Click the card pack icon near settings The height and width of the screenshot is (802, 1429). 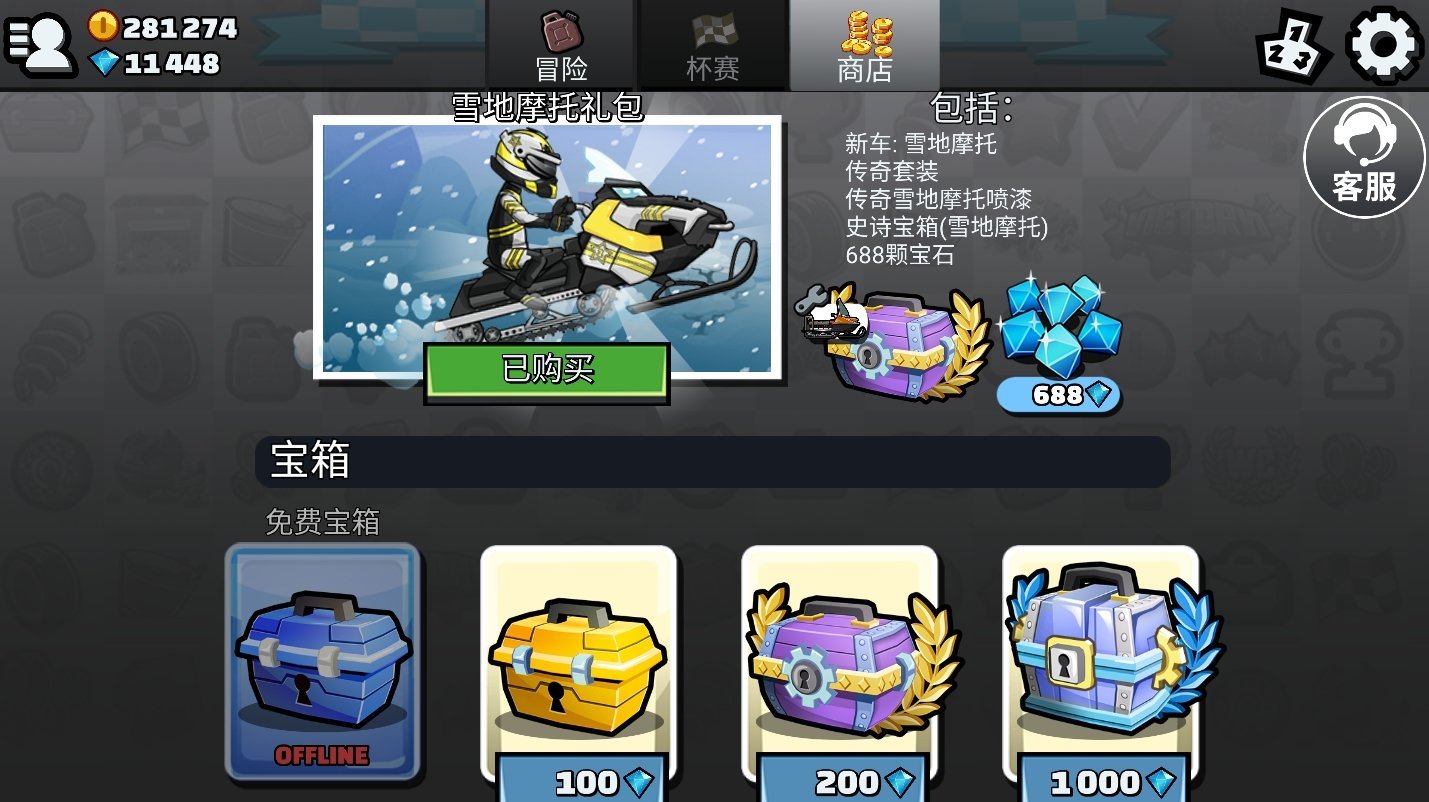(x=1294, y=44)
